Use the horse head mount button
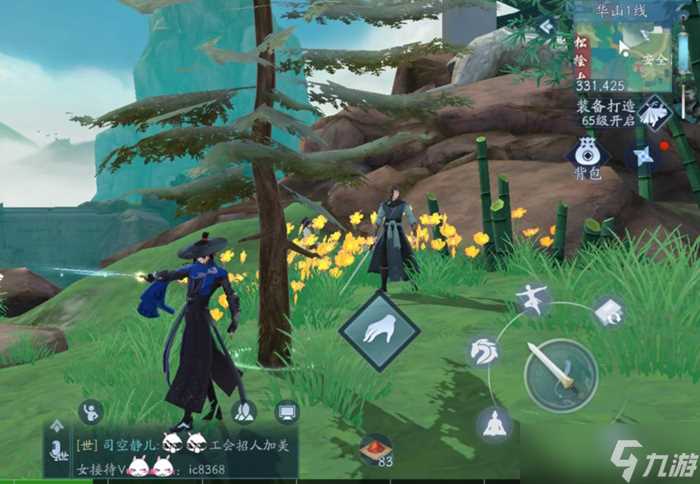Image resolution: width=700 pixels, height=484 pixels. click(x=484, y=352)
